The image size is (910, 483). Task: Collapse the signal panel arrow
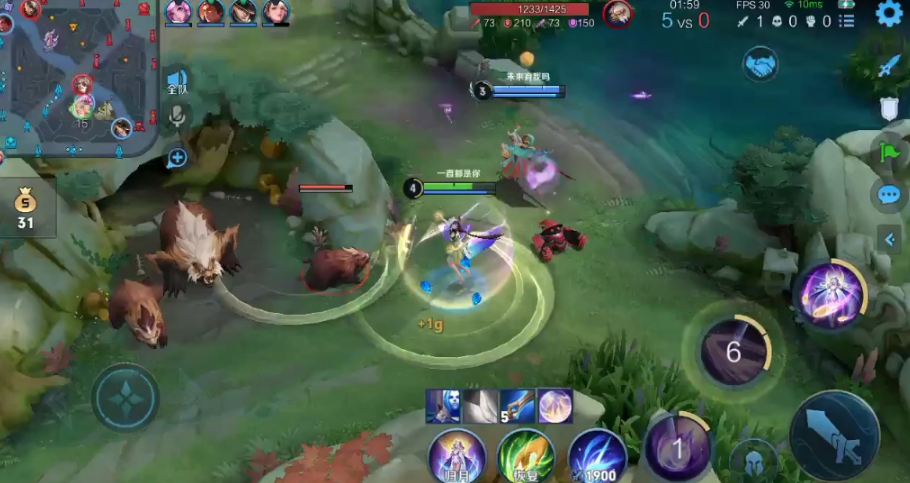pyautogui.click(x=889, y=238)
